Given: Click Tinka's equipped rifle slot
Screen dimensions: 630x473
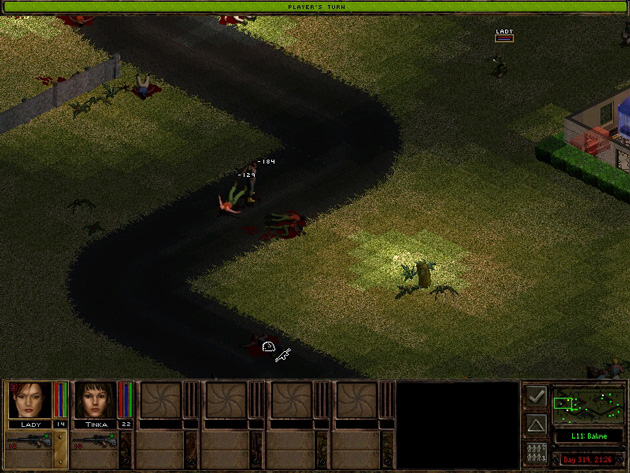Looking at the screenshot, I should coord(94,441).
